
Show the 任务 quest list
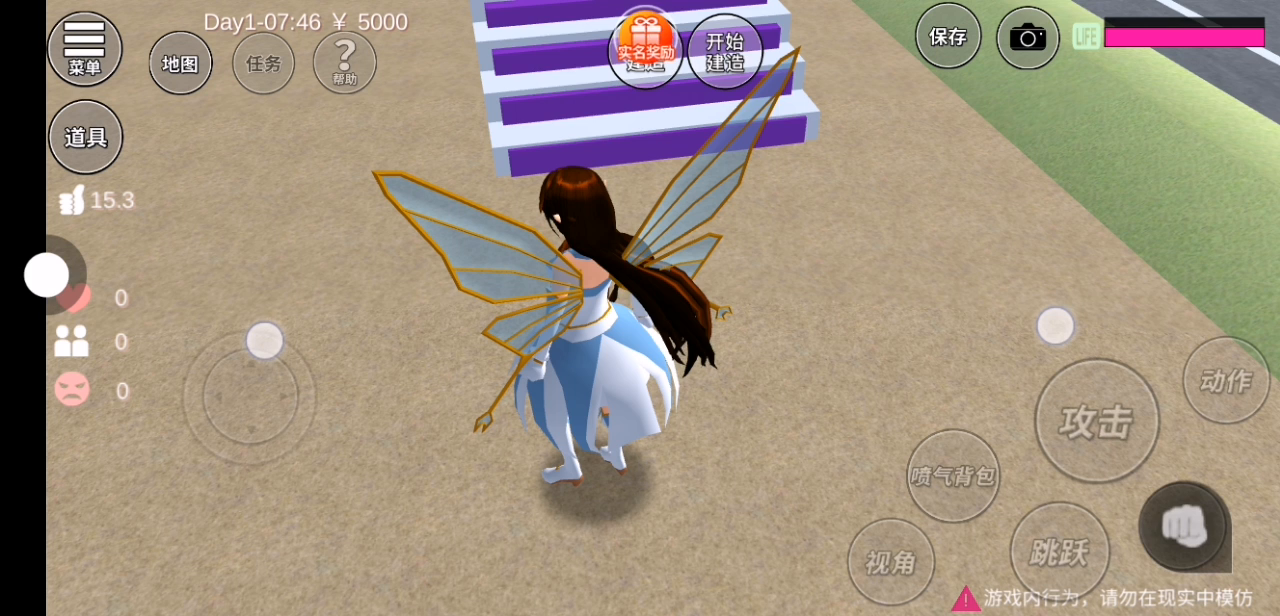[264, 63]
